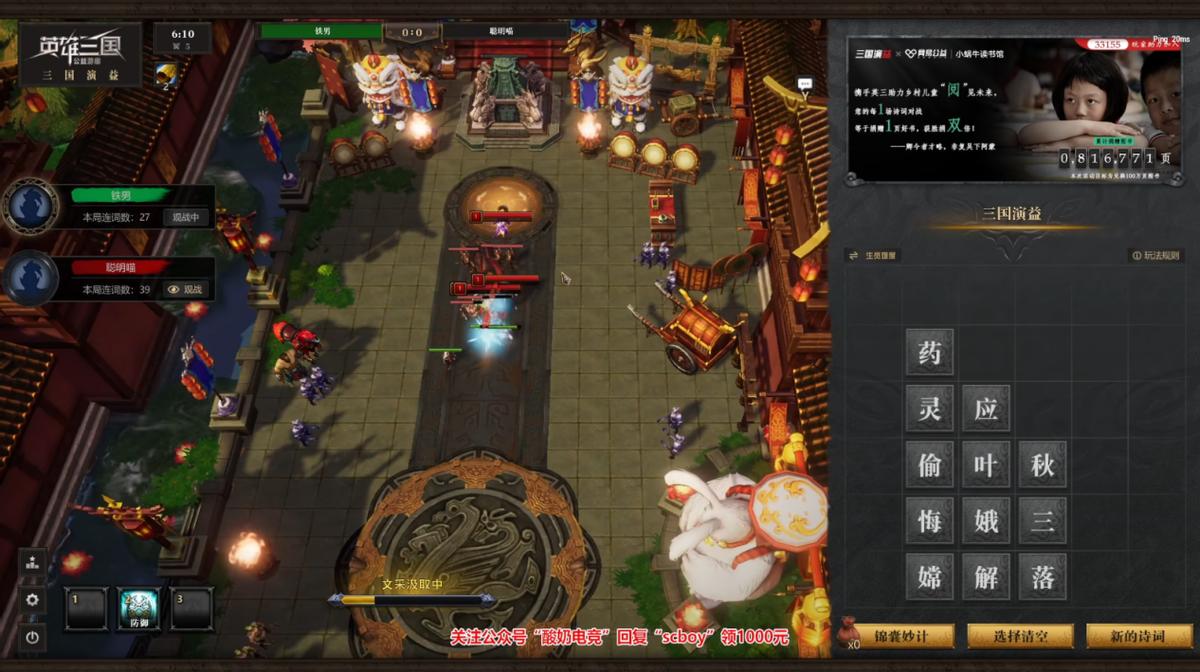
Task: Click the power icon to quit
Action: click(32, 636)
